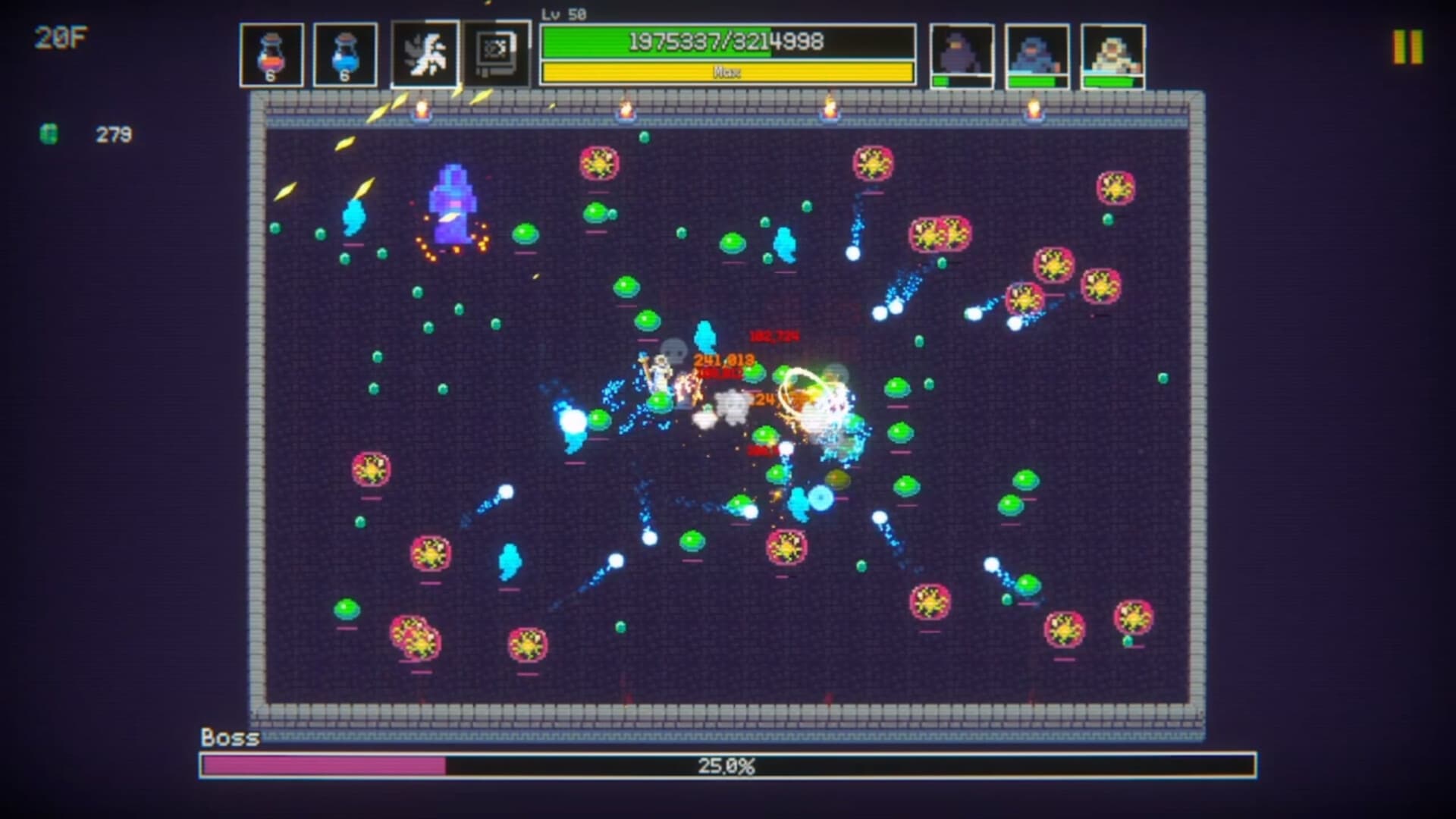Activate the feather dash skill
Viewport: 1456px width, 819px height.
pos(425,52)
